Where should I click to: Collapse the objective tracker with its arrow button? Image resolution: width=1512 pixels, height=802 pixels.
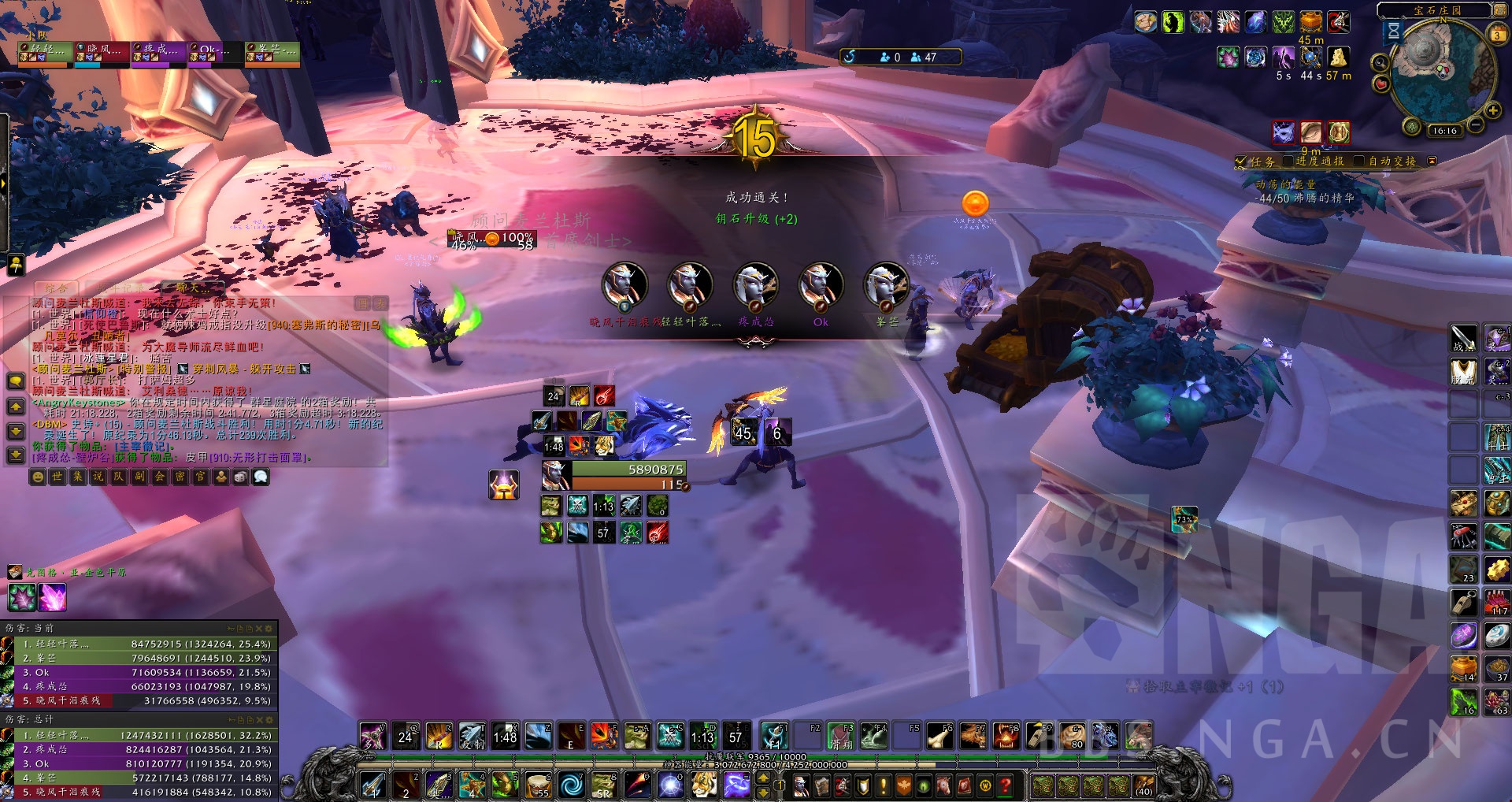1432,161
